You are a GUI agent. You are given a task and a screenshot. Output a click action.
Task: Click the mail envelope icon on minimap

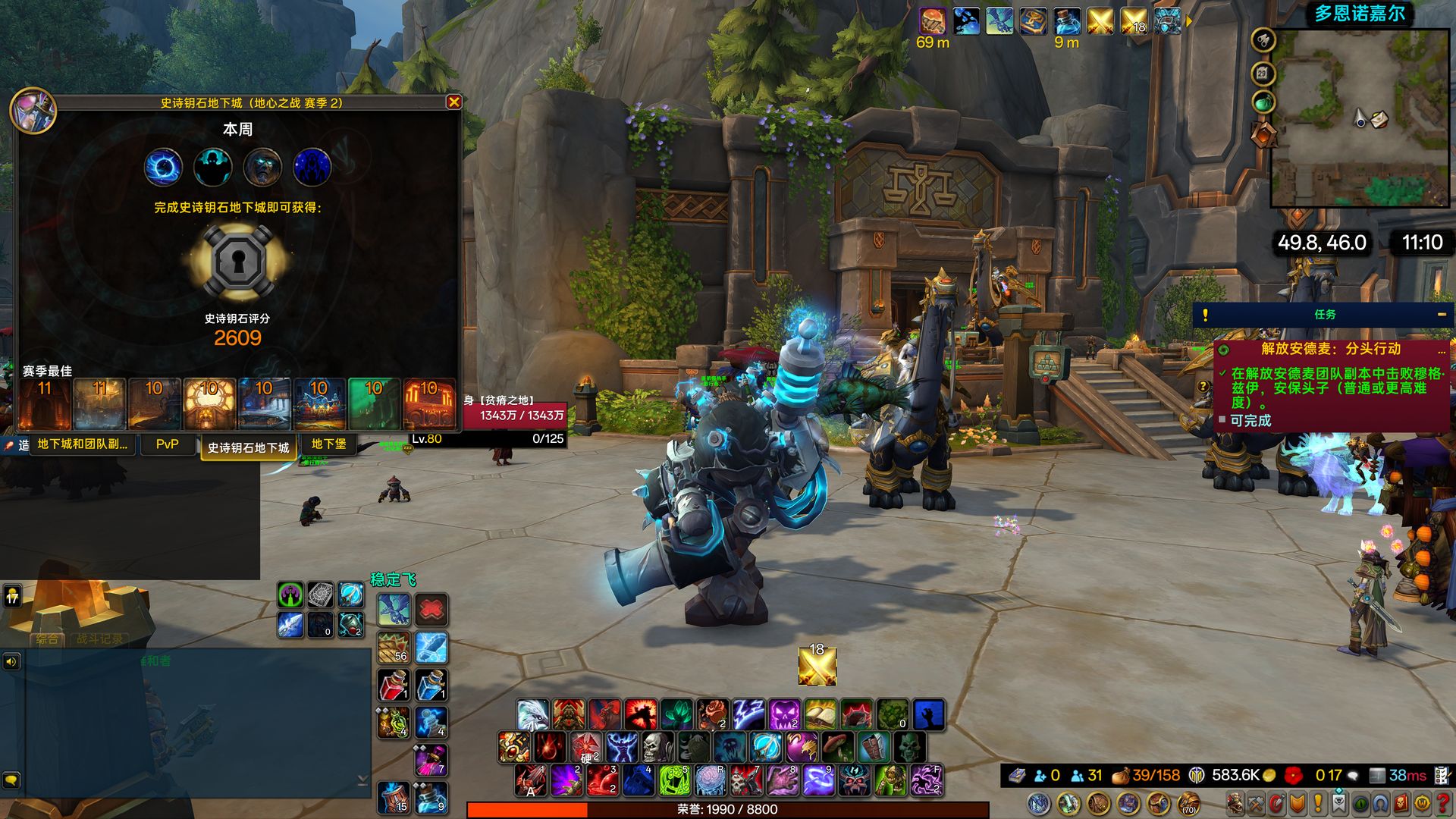pos(1379,120)
